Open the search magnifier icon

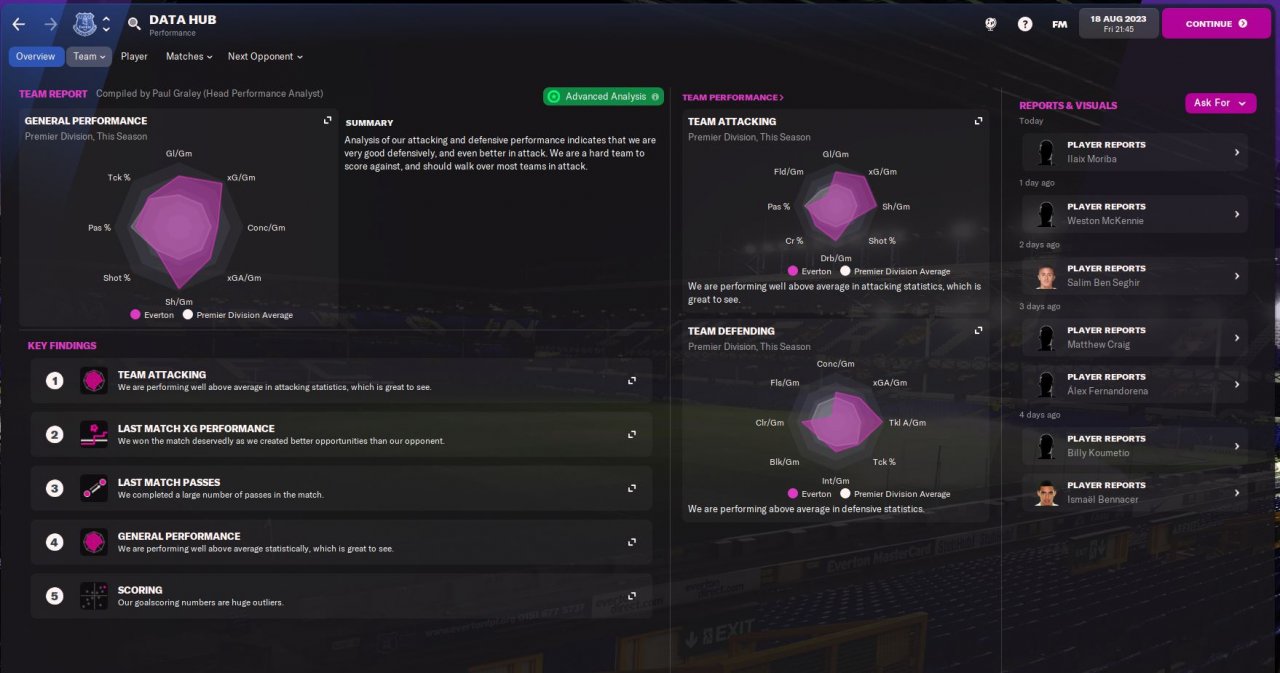[134, 24]
